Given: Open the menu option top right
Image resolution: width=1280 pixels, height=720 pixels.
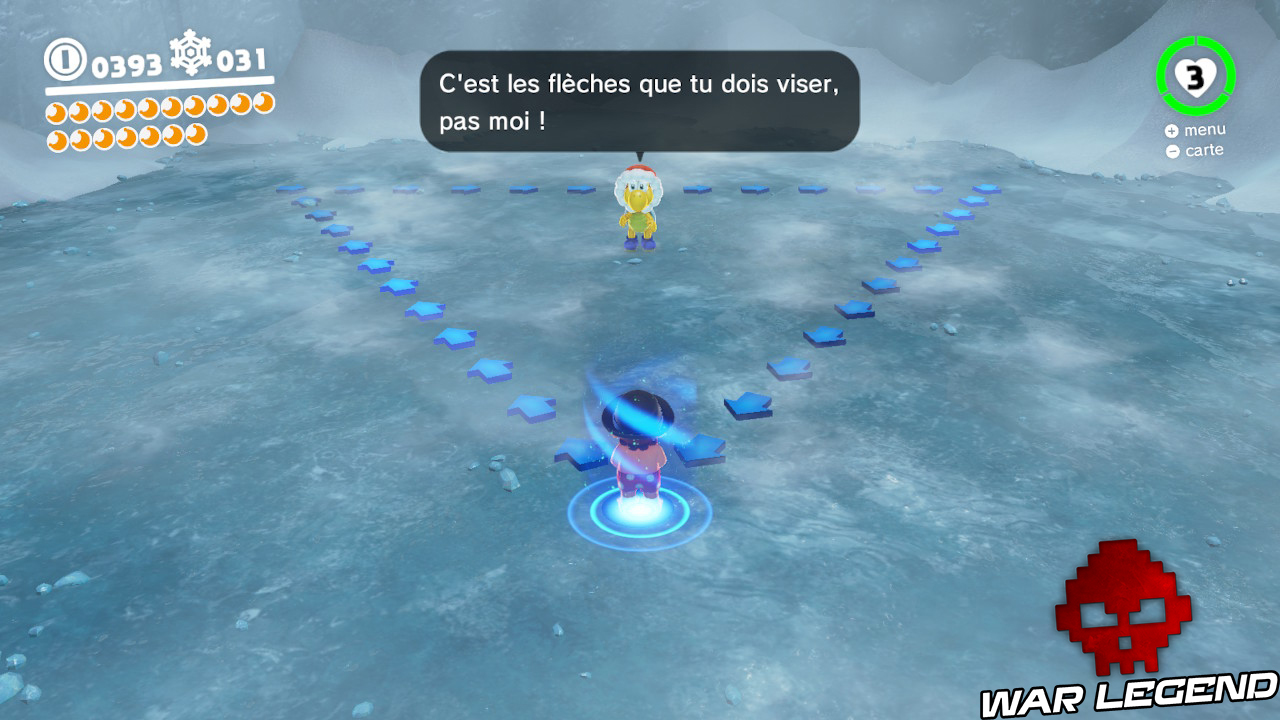Looking at the screenshot, I should coord(1205,129).
